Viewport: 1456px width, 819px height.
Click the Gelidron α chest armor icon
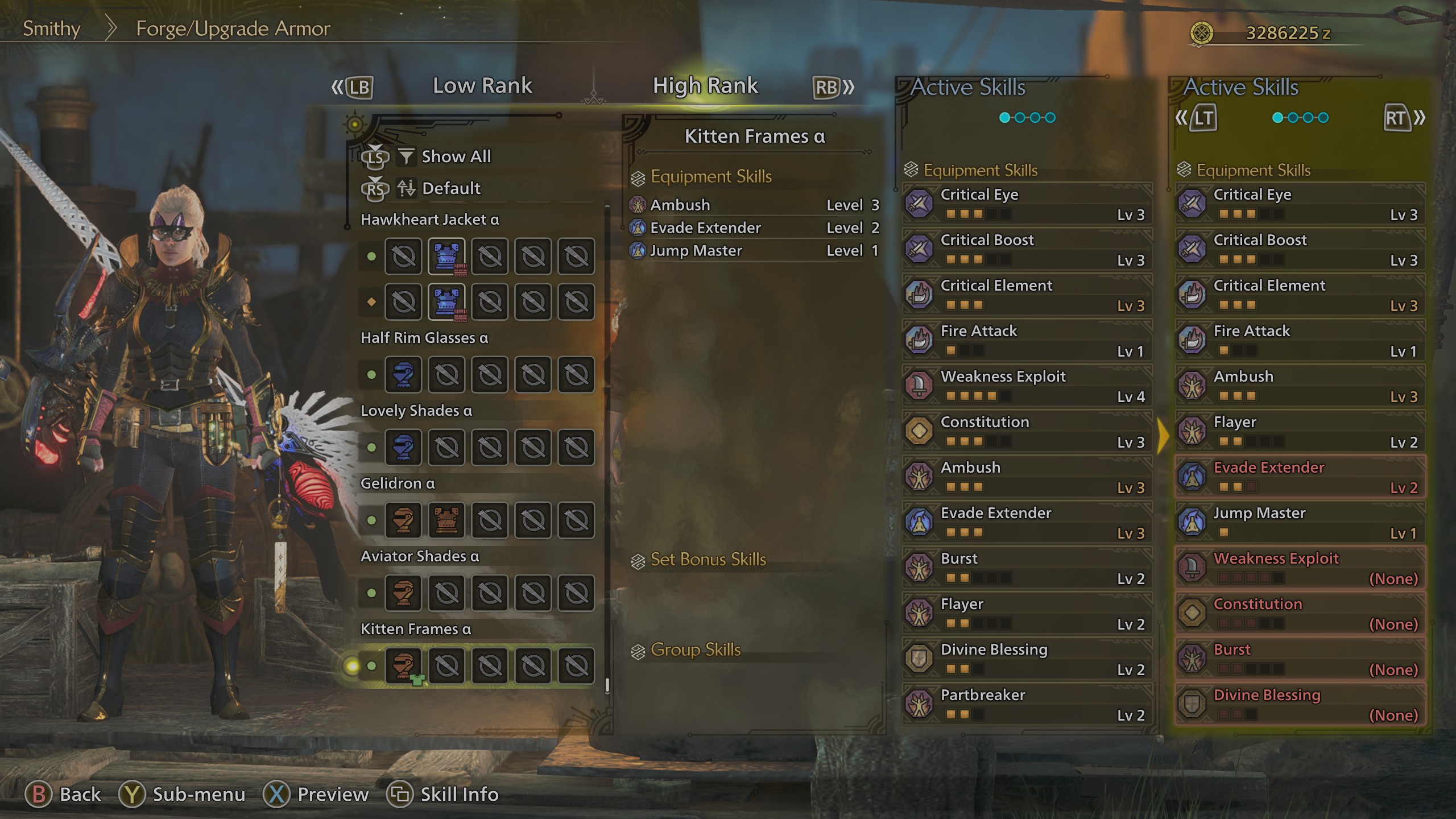447,520
